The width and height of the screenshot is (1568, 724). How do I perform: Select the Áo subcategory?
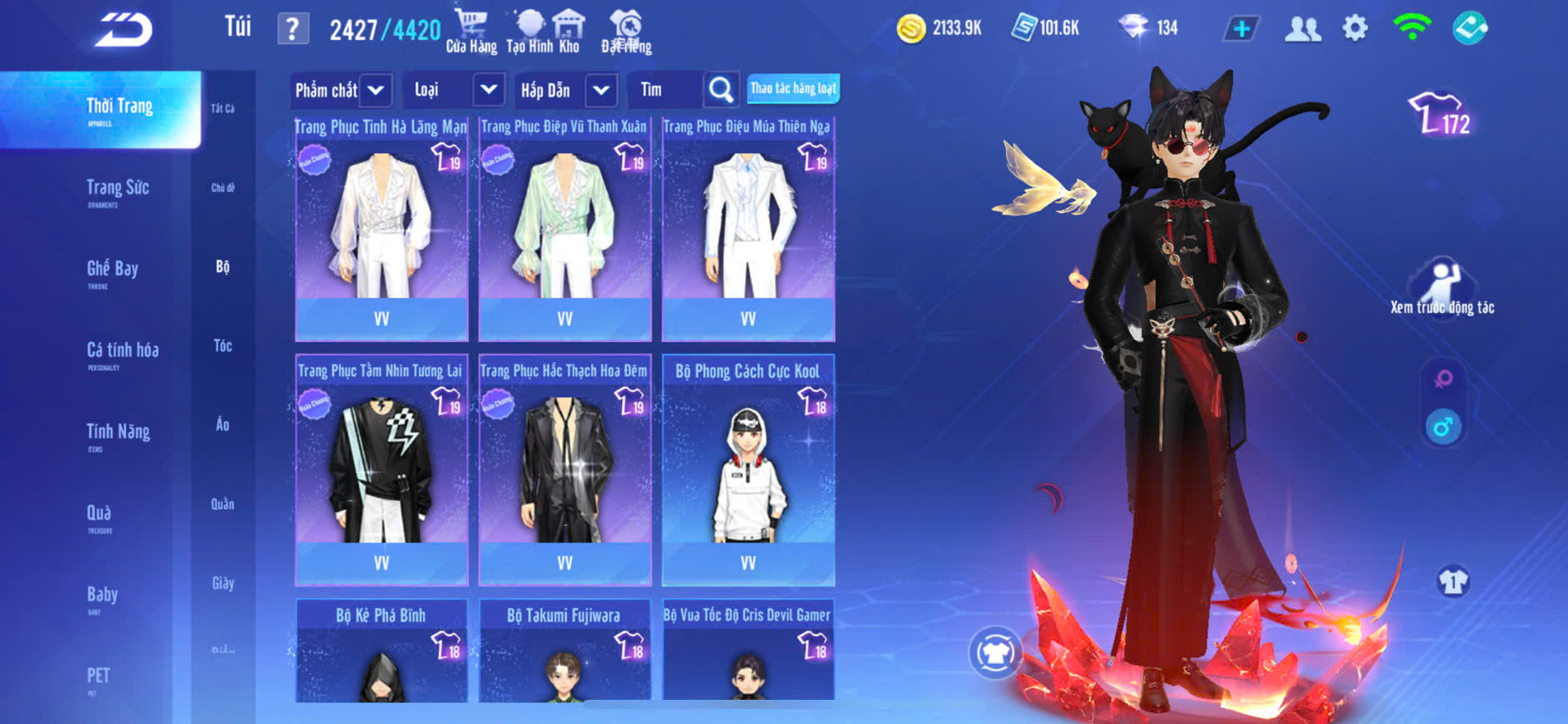(222, 424)
